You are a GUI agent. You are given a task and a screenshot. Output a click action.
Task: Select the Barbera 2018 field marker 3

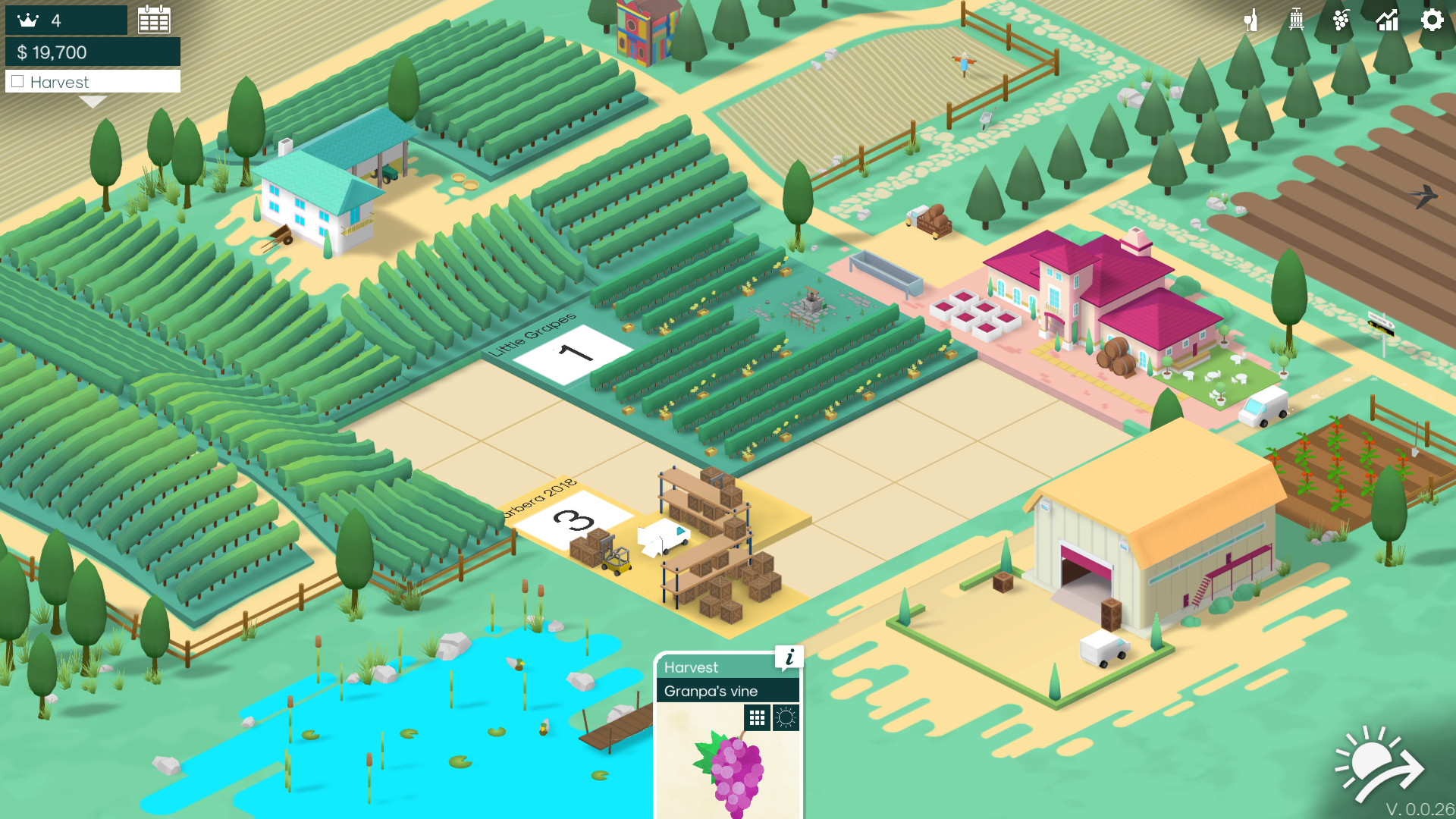click(x=574, y=519)
